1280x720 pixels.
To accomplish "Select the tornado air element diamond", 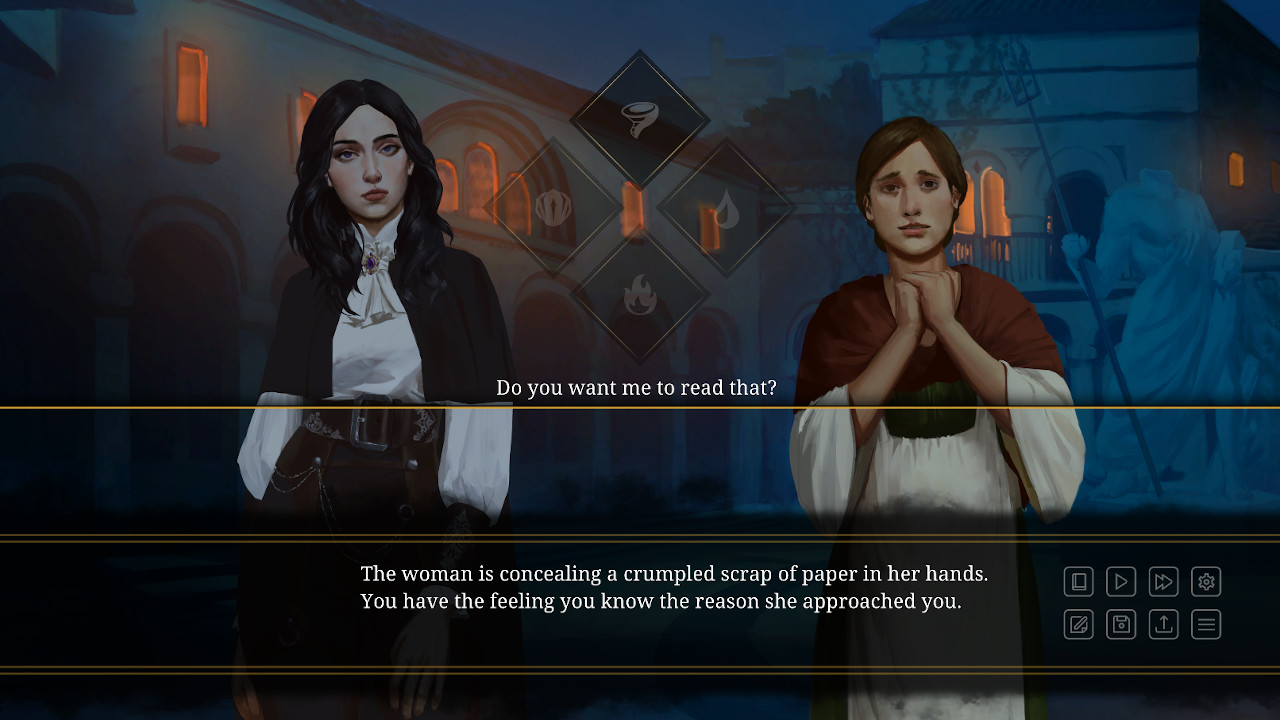I will pos(639,119).
